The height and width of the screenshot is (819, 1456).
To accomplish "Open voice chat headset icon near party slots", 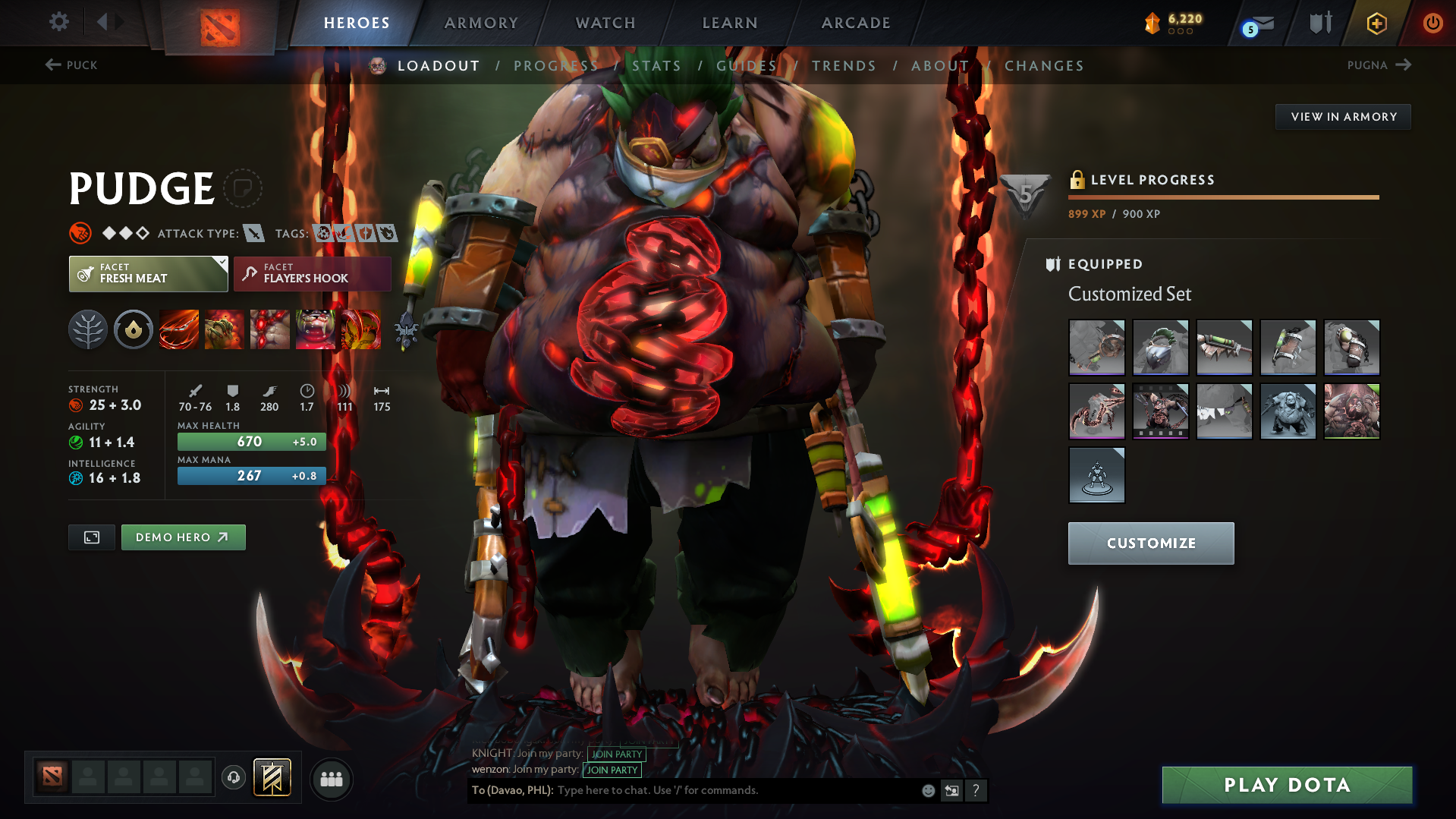I will click(x=233, y=779).
